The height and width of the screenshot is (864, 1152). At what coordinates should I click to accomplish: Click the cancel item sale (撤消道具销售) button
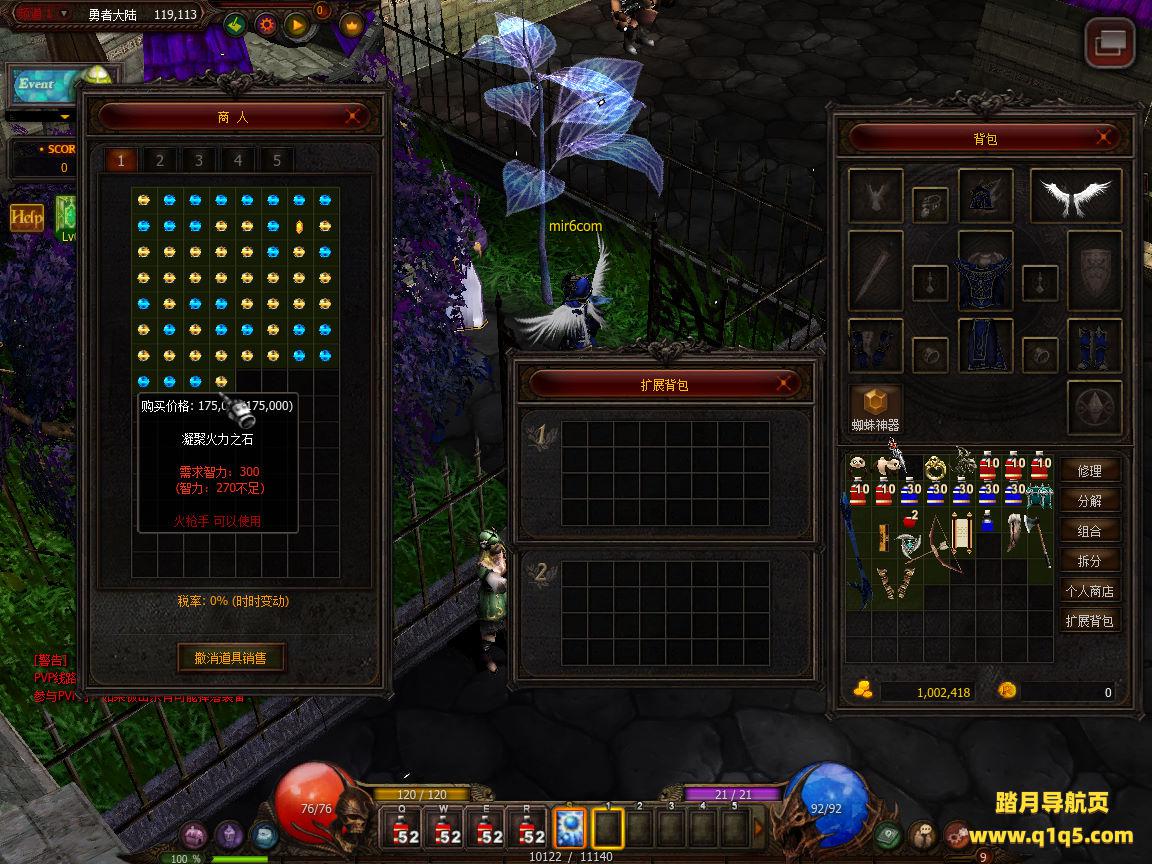click(231, 657)
